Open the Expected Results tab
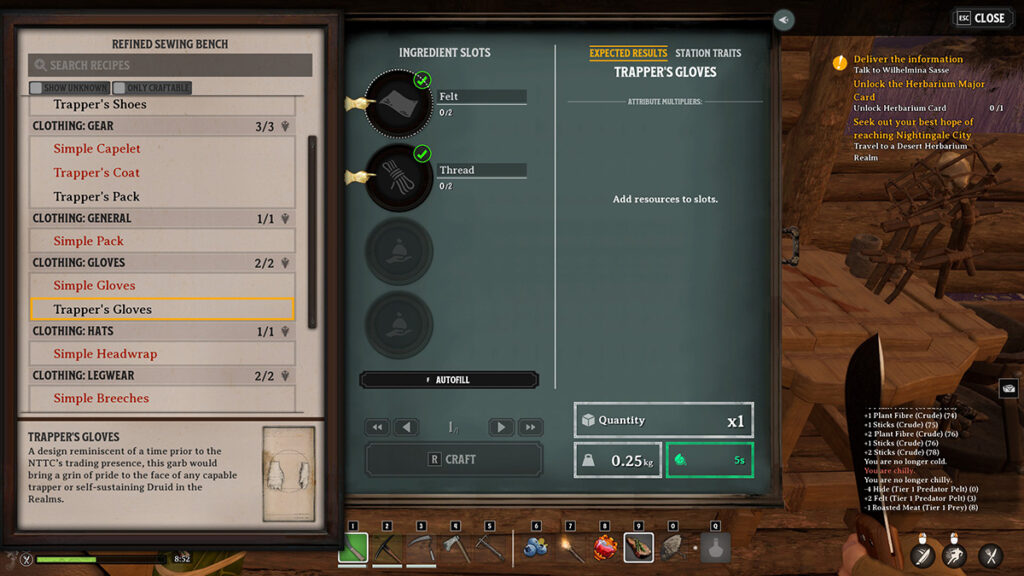This screenshot has height=576, width=1024. click(x=628, y=53)
